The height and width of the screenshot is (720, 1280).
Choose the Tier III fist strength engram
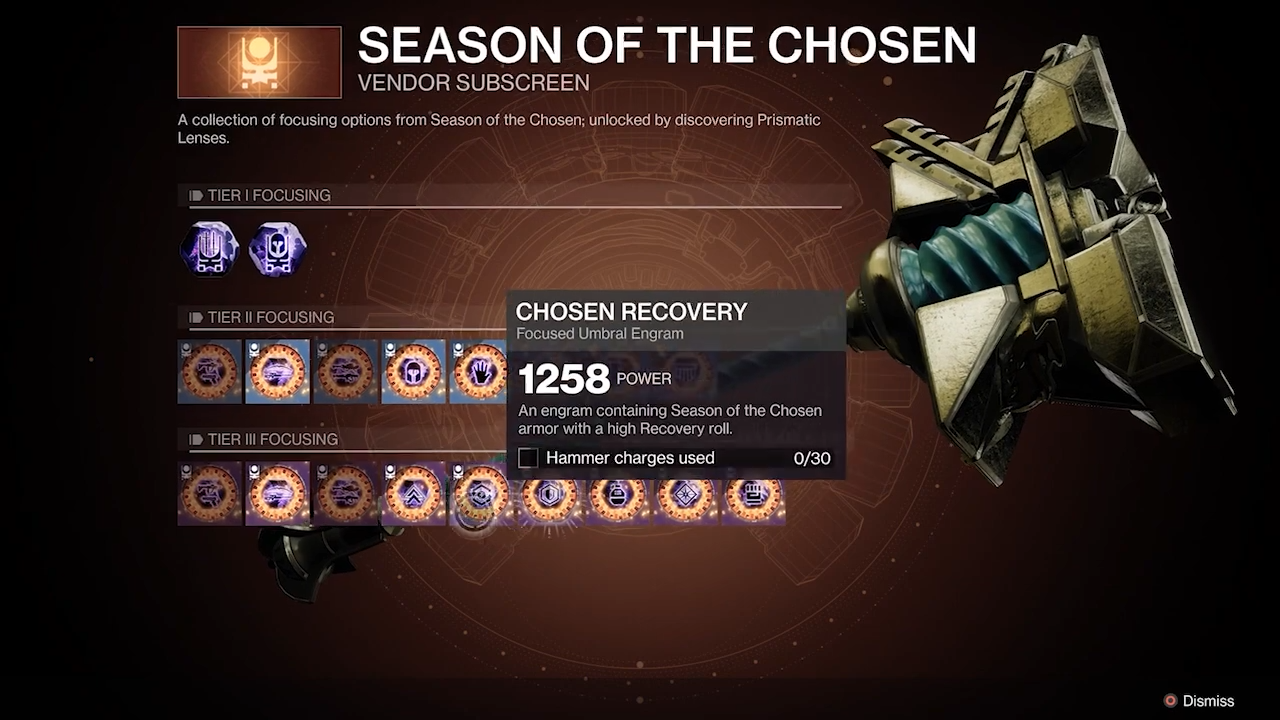(x=753, y=494)
